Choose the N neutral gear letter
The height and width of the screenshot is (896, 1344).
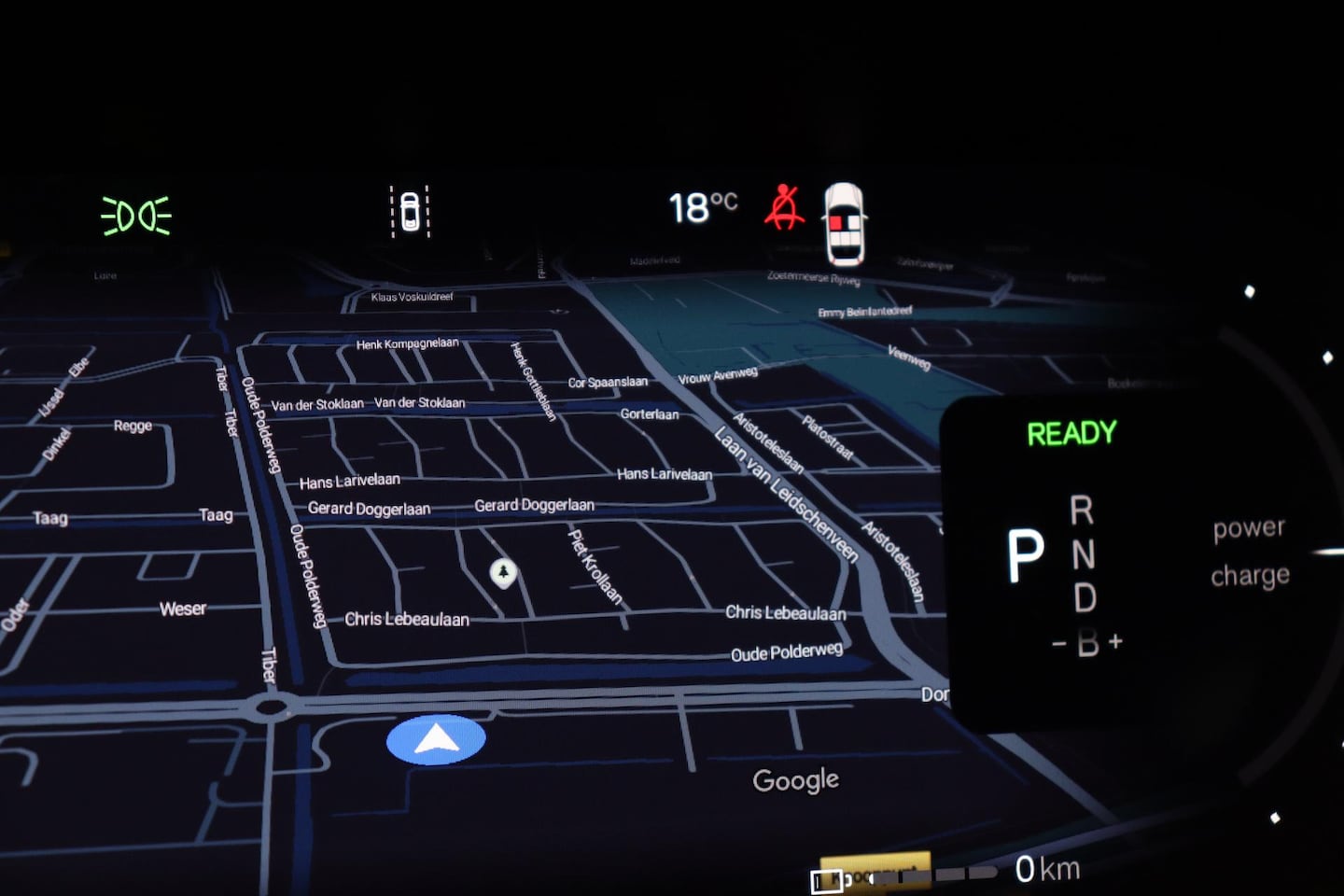[1083, 555]
